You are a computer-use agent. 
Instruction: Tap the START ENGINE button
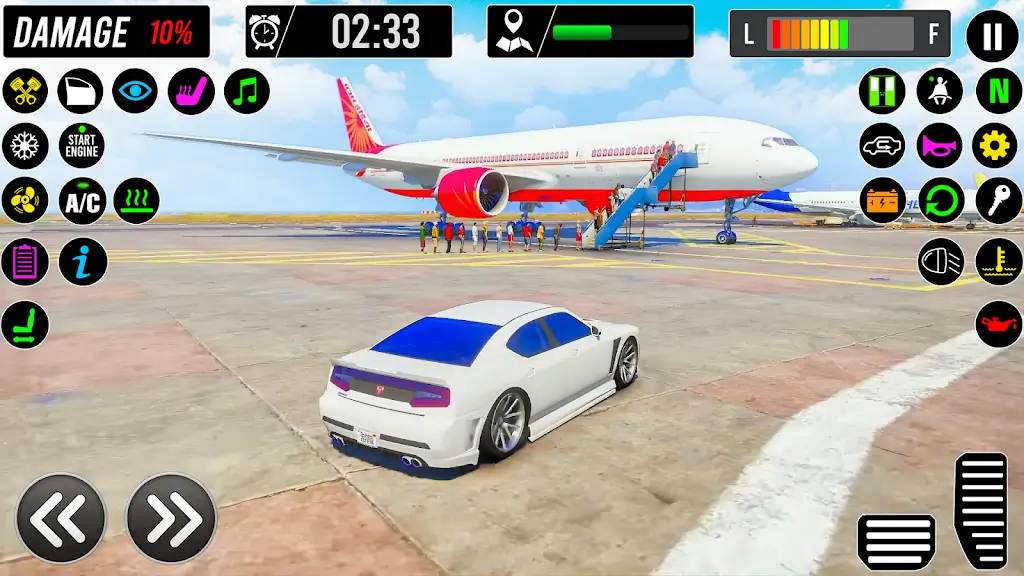click(x=81, y=146)
